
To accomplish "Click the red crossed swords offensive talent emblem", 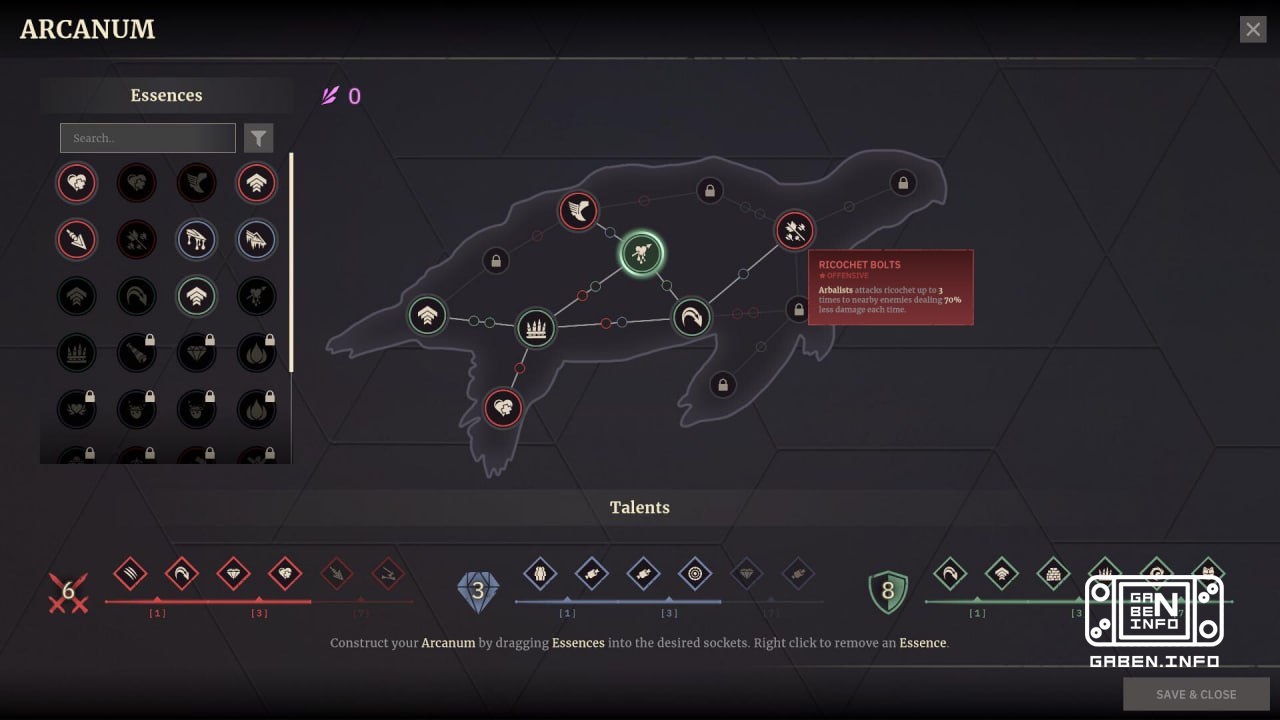I will tap(68, 590).
